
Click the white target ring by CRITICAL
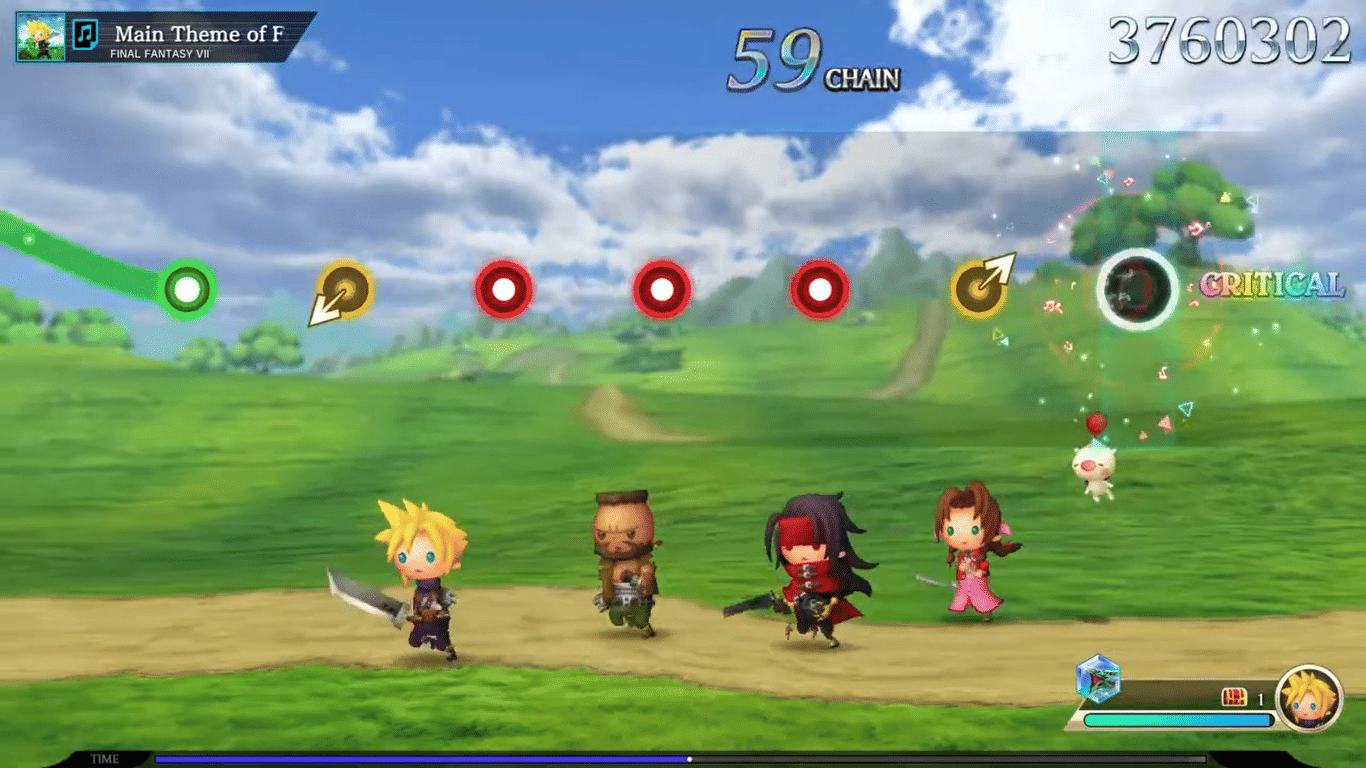coord(1137,289)
